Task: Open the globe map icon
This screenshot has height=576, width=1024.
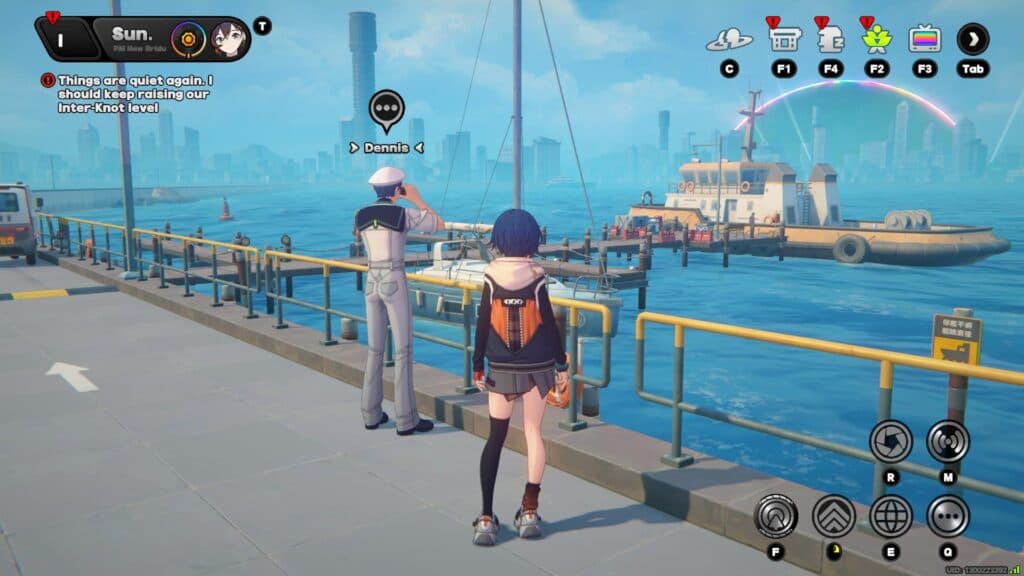Action: coord(890,516)
